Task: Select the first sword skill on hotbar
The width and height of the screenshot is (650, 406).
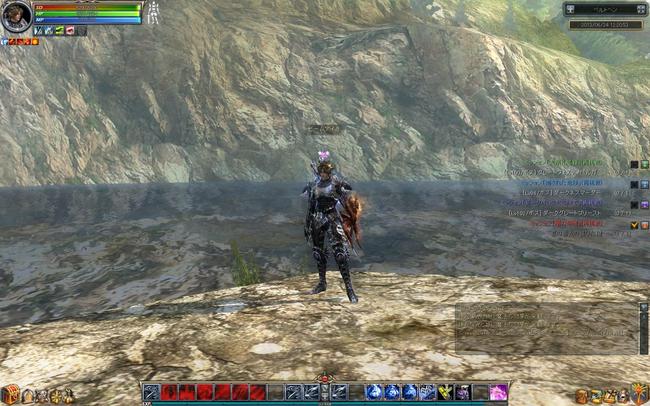Action: click(151, 392)
